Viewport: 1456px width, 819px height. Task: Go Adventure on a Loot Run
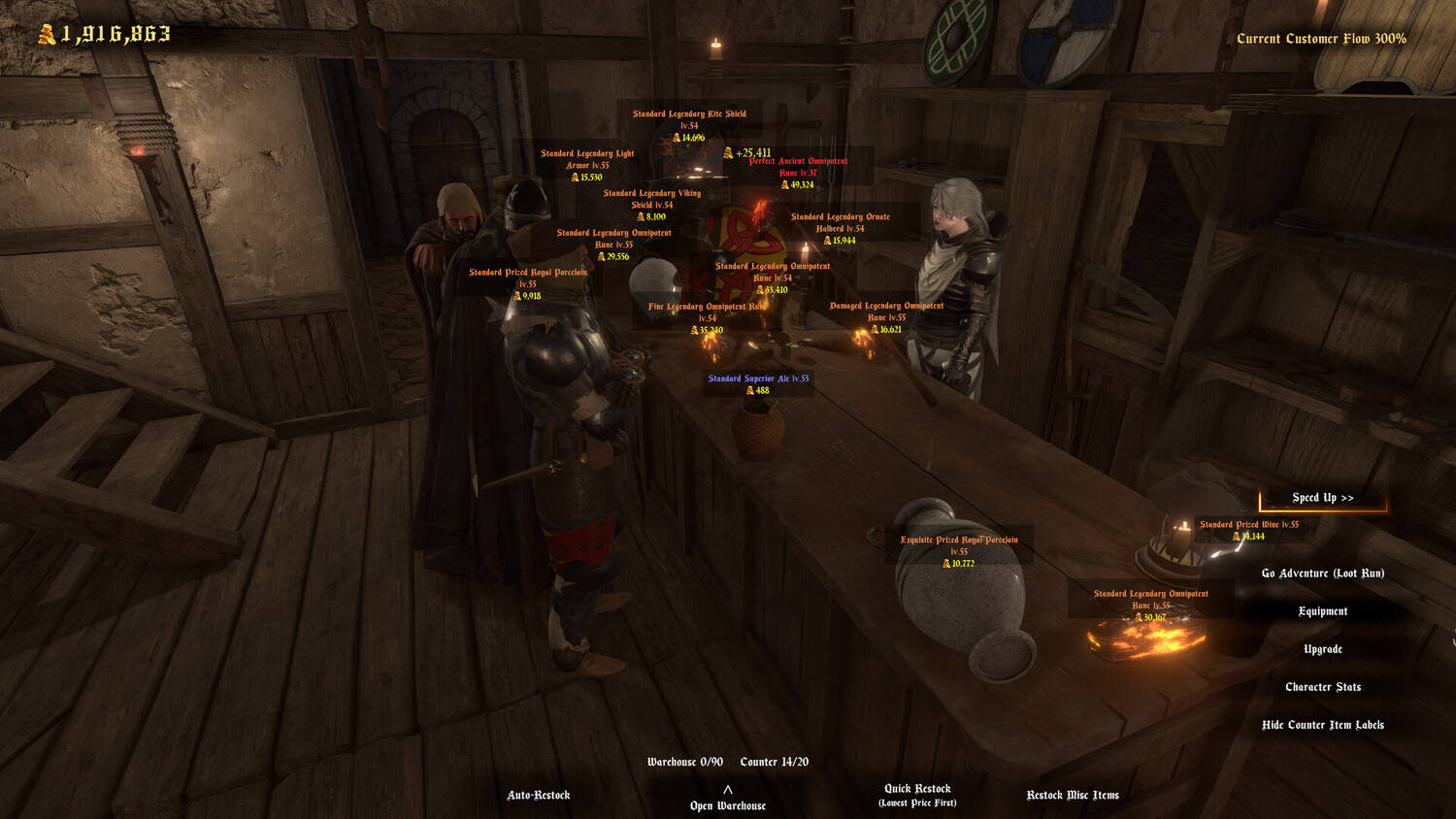click(x=1322, y=573)
